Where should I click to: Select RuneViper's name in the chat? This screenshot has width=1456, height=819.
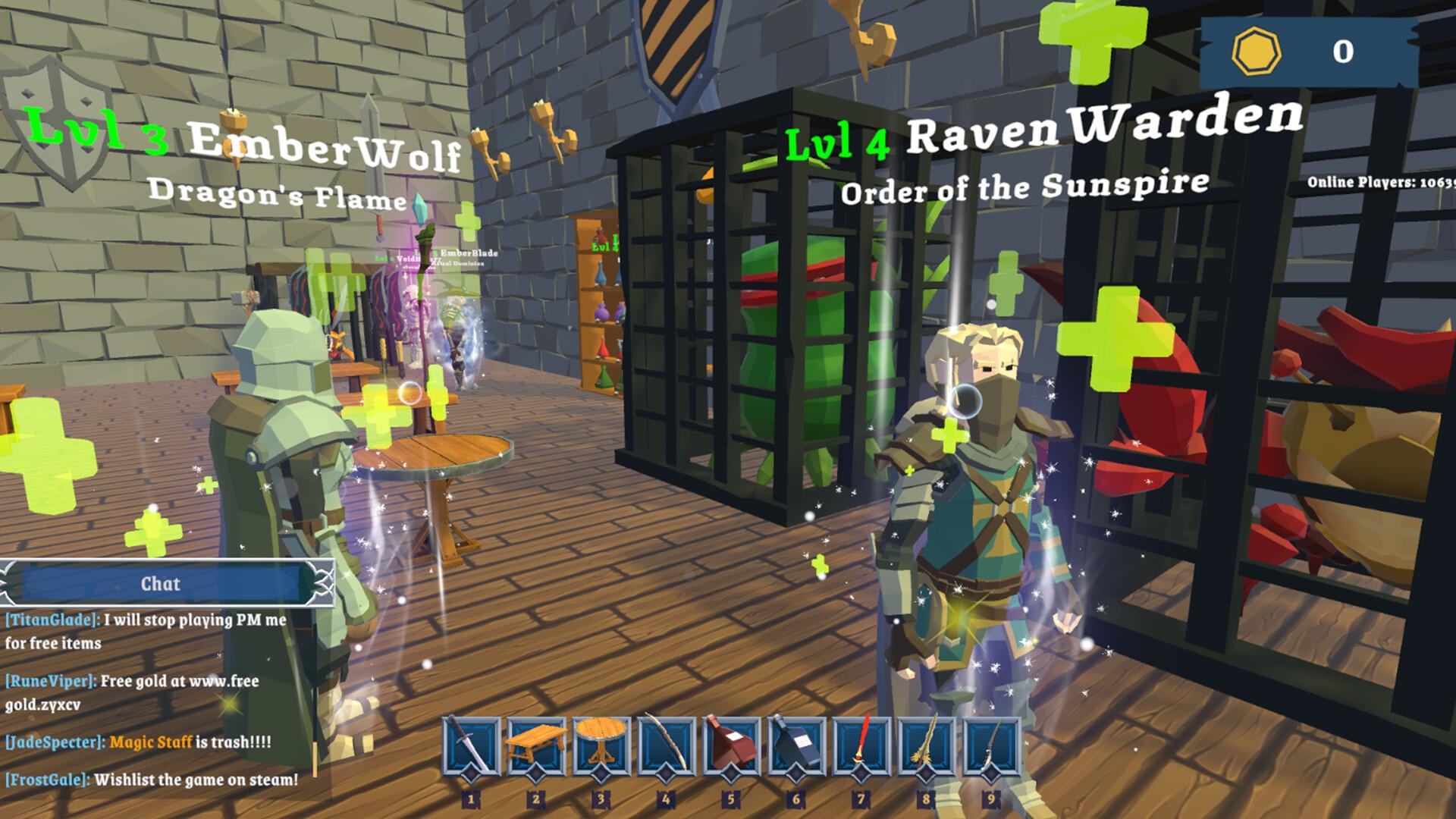pos(51,681)
